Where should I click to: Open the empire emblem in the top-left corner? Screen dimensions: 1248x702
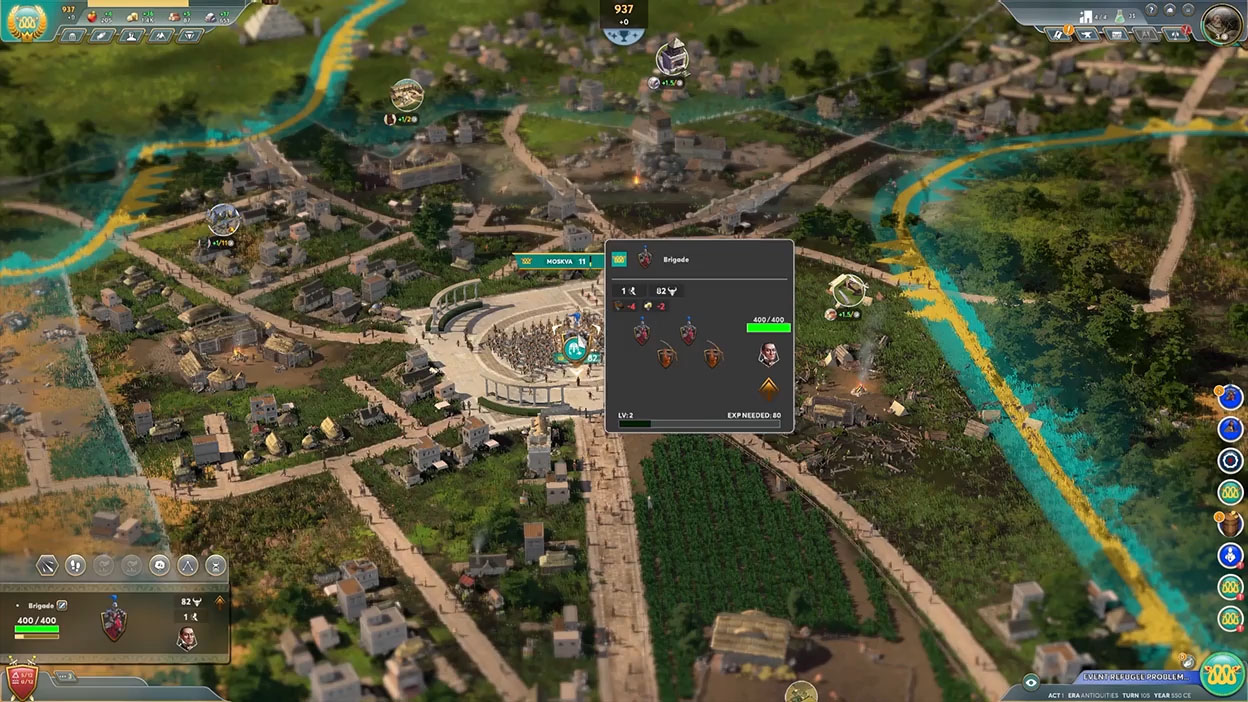tap(26, 20)
